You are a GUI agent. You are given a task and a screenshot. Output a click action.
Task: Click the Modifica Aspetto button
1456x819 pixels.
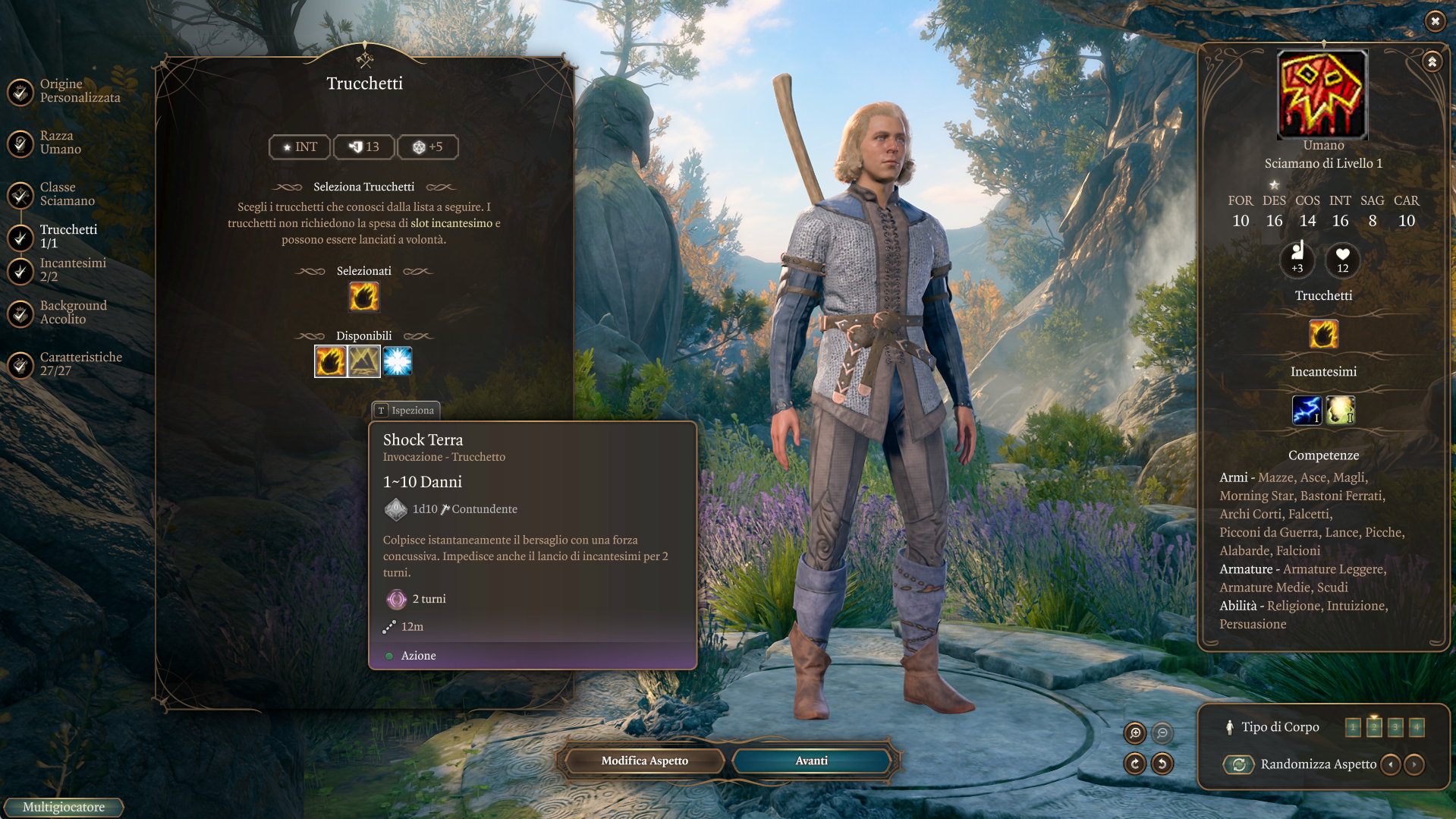click(x=644, y=761)
